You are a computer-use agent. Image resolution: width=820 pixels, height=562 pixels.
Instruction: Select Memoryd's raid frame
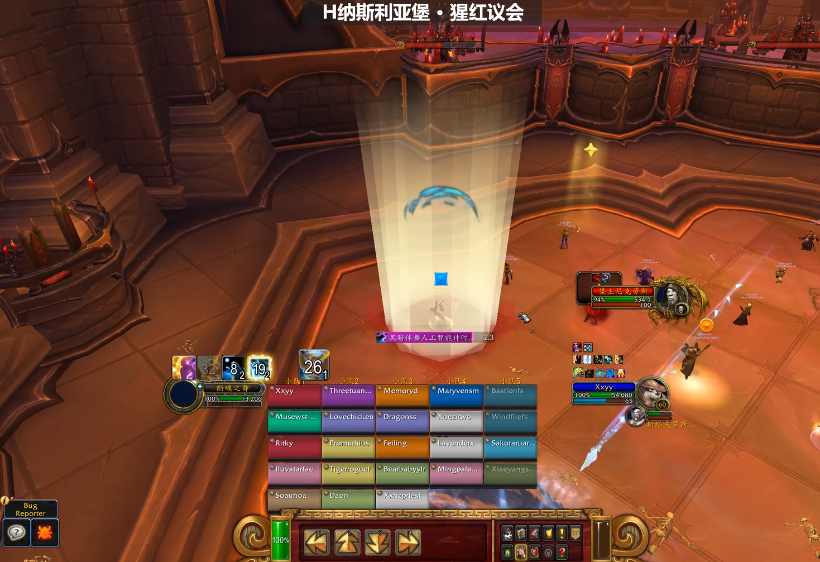point(402,396)
